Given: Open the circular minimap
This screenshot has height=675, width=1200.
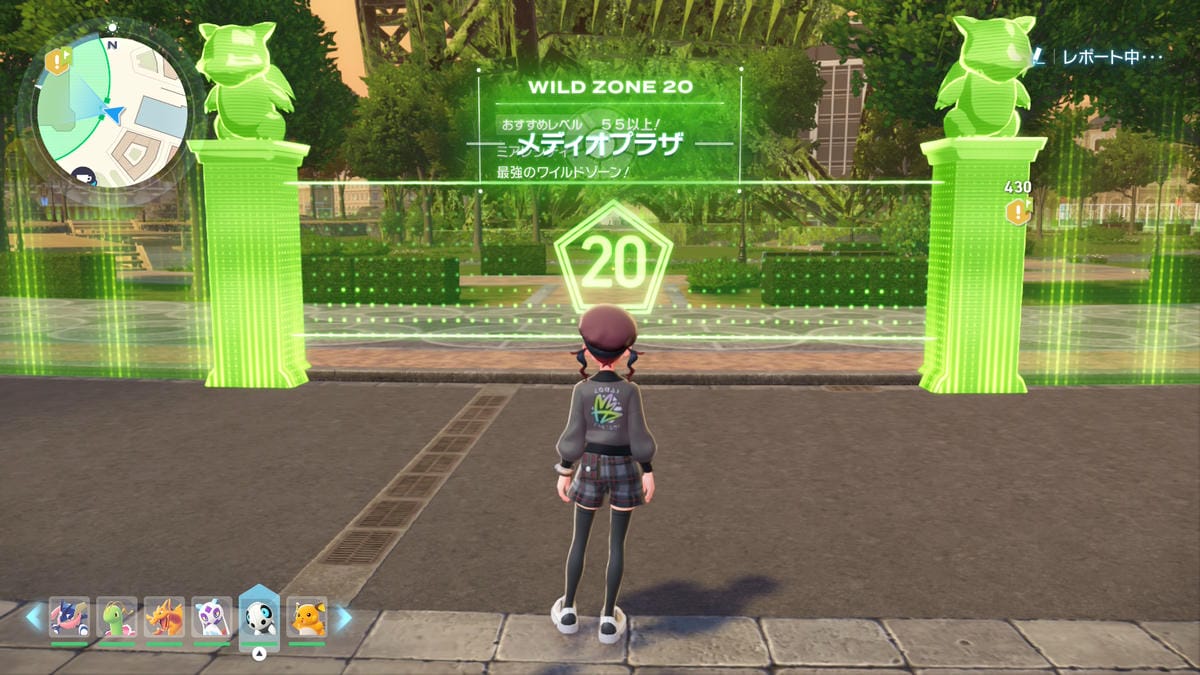Looking at the screenshot, I should pyautogui.click(x=112, y=110).
